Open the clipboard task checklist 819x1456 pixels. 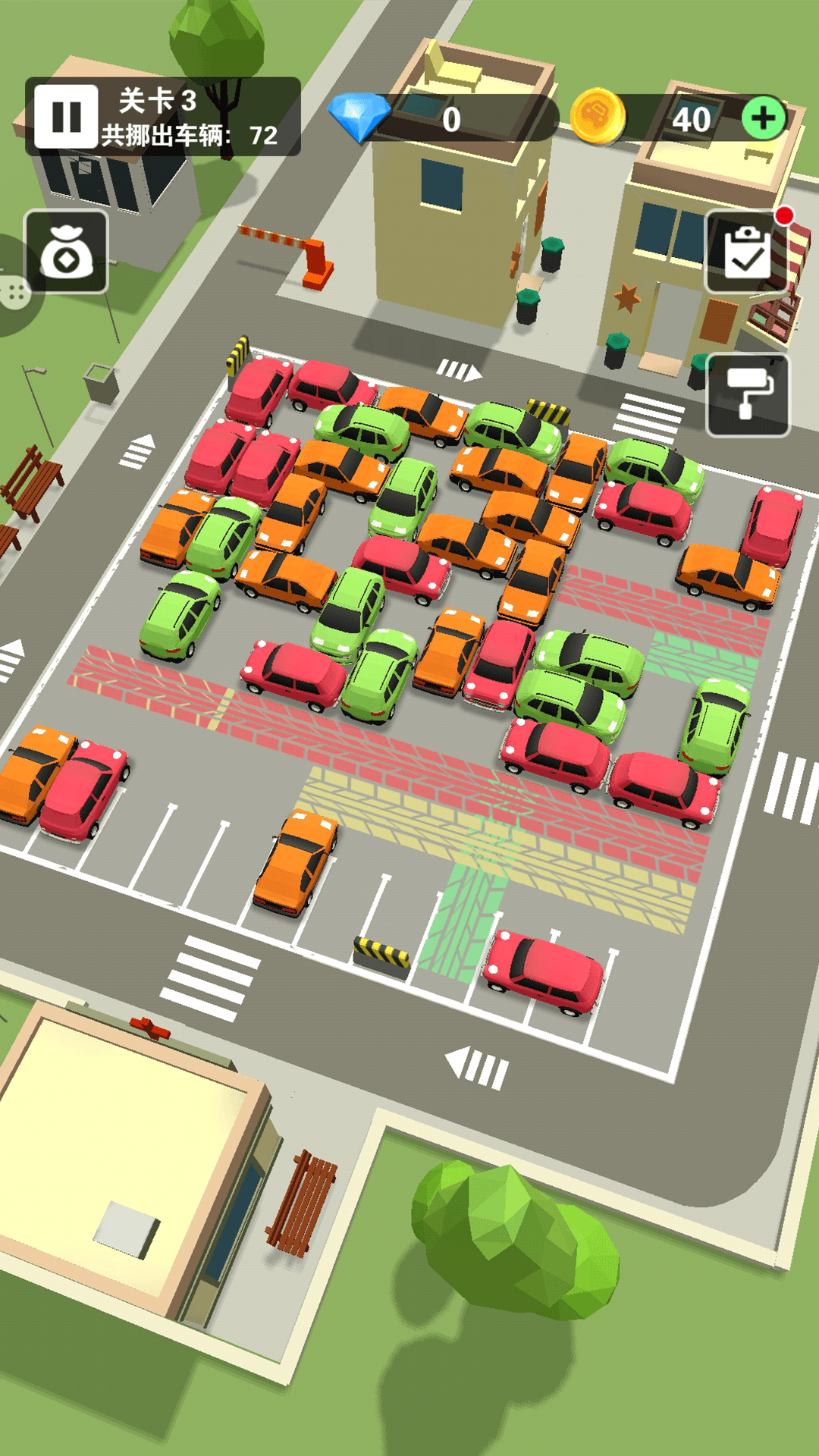pyautogui.click(x=747, y=253)
